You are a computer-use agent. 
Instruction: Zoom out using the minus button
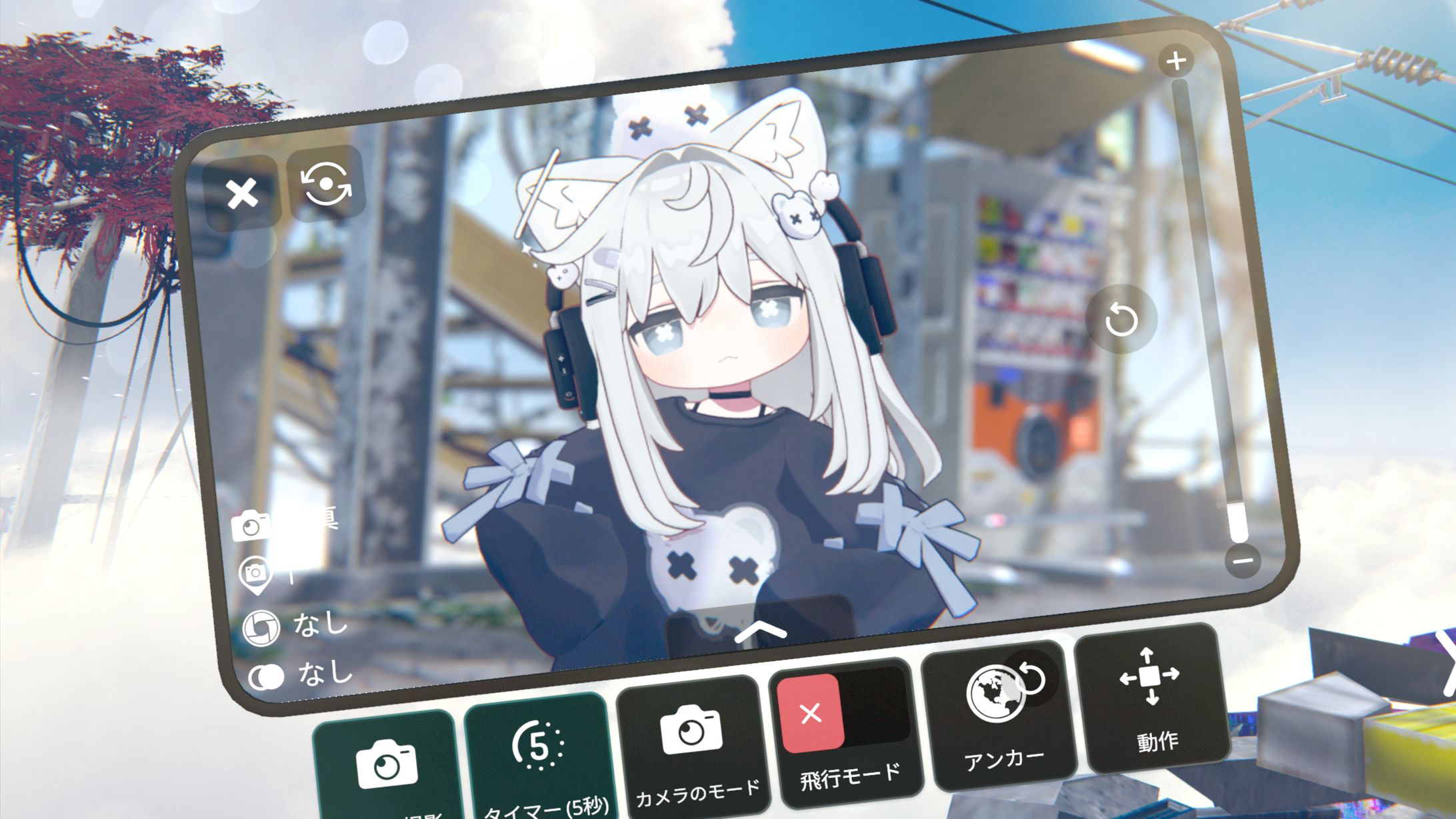(x=1243, y=560)
